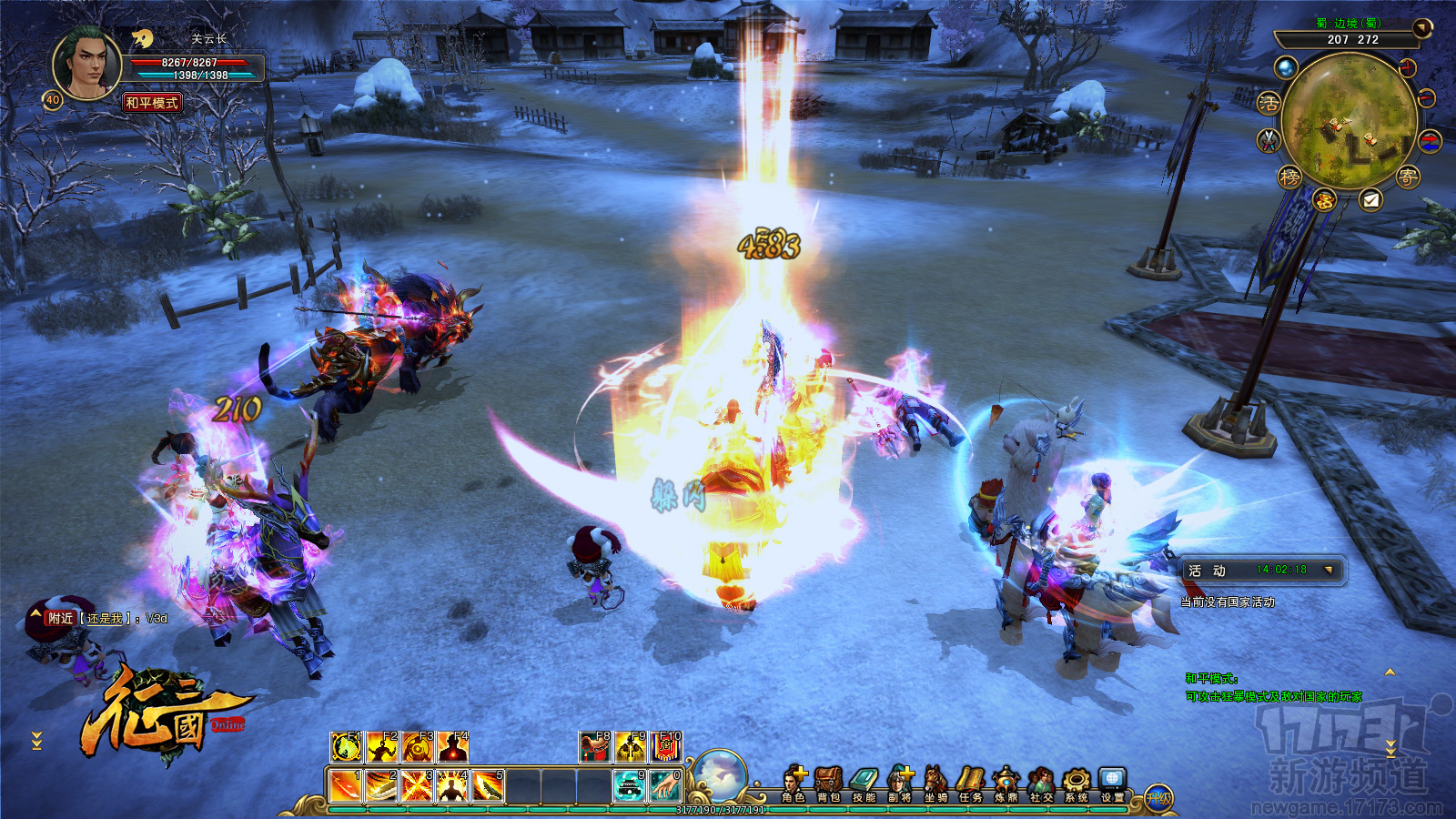Collapse the 活动 activity panel arrow
The image size is (1456, 819).
(x=1329, y=571)
